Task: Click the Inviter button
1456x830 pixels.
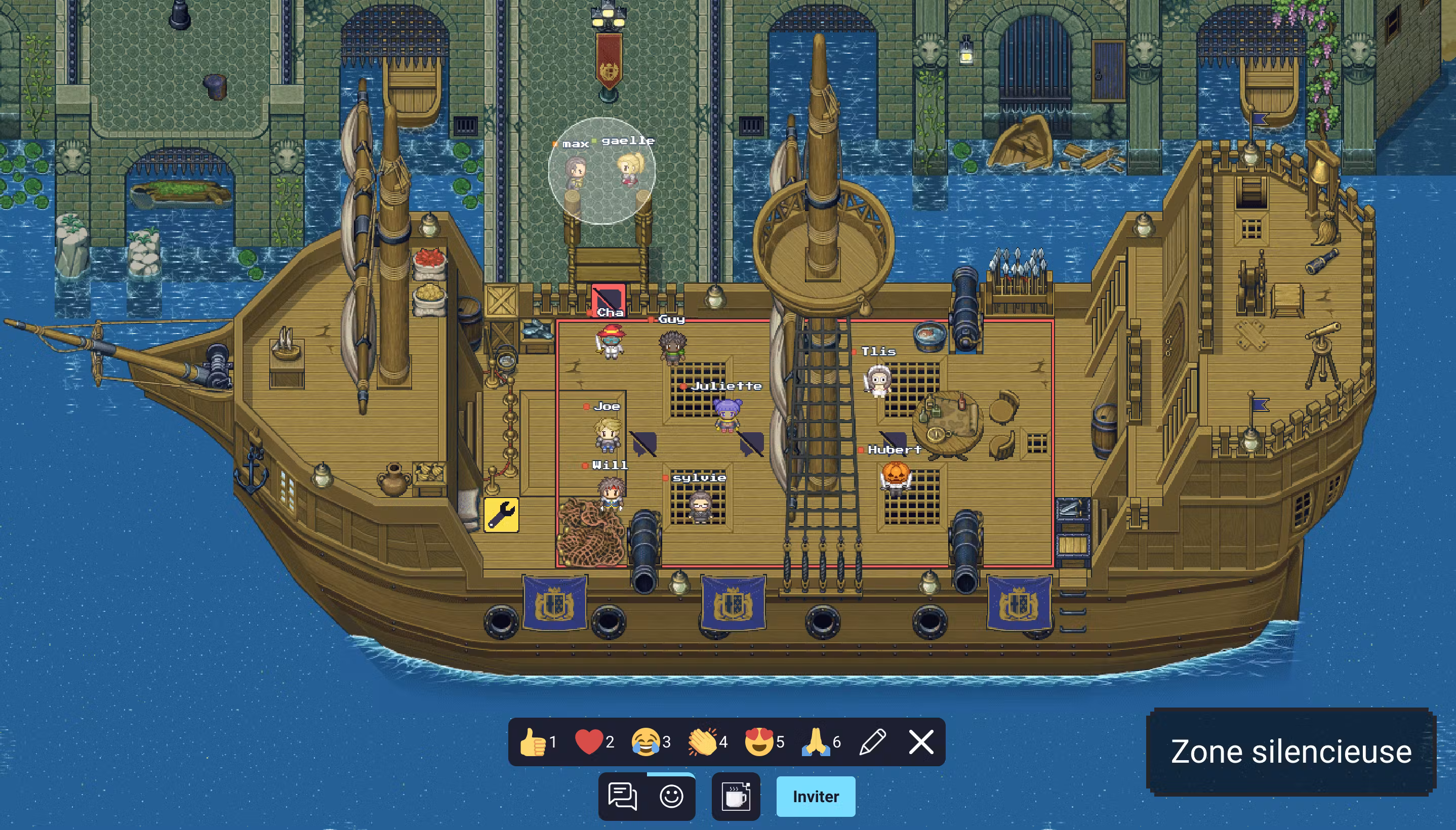Action: 816,797
